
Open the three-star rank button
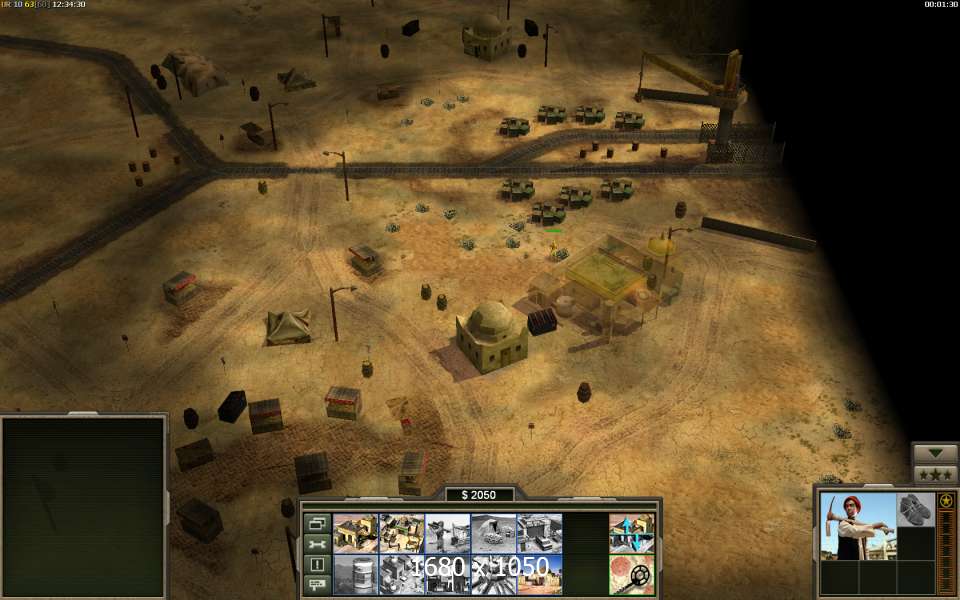pyautogui.click(x=935, y=474)
